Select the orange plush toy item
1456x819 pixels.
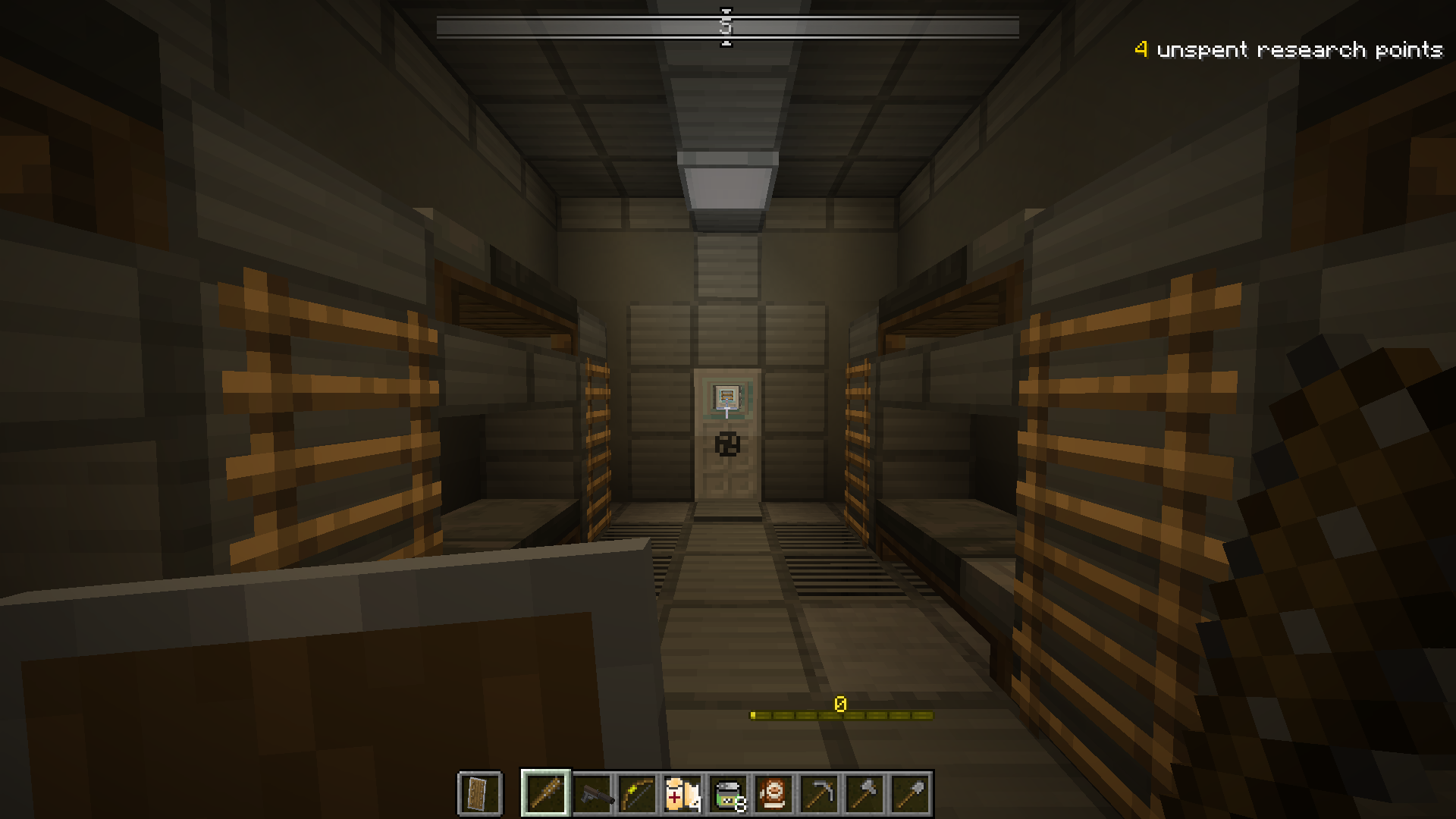coord(774,792)
